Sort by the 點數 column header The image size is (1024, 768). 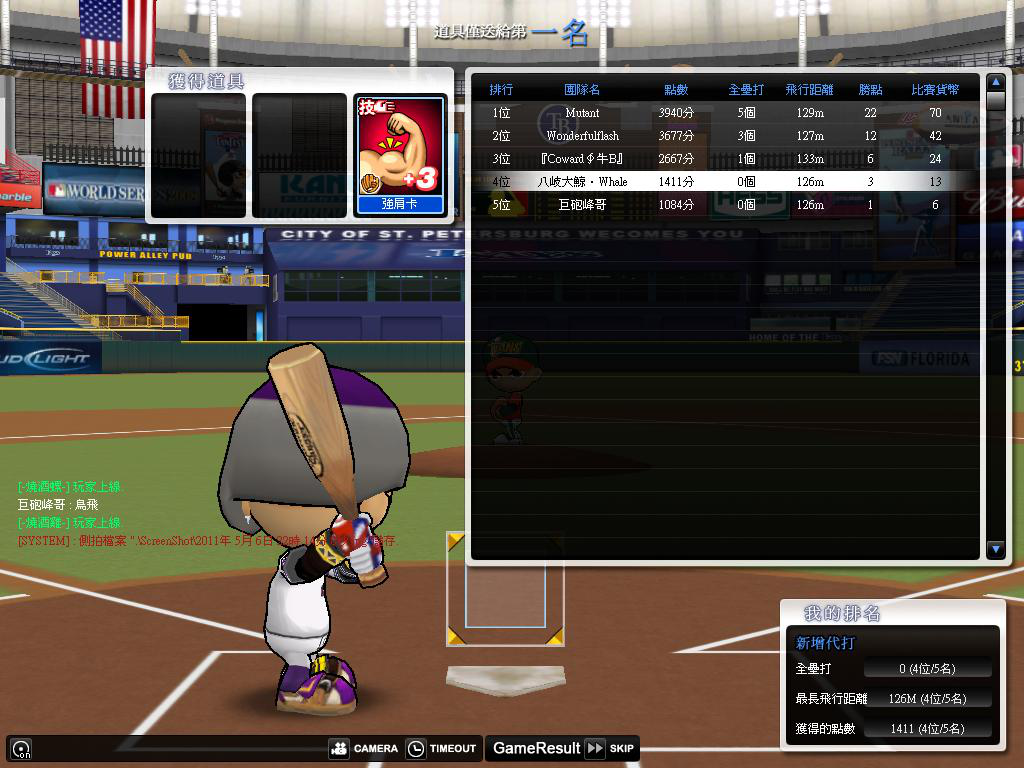click(676, 90)
